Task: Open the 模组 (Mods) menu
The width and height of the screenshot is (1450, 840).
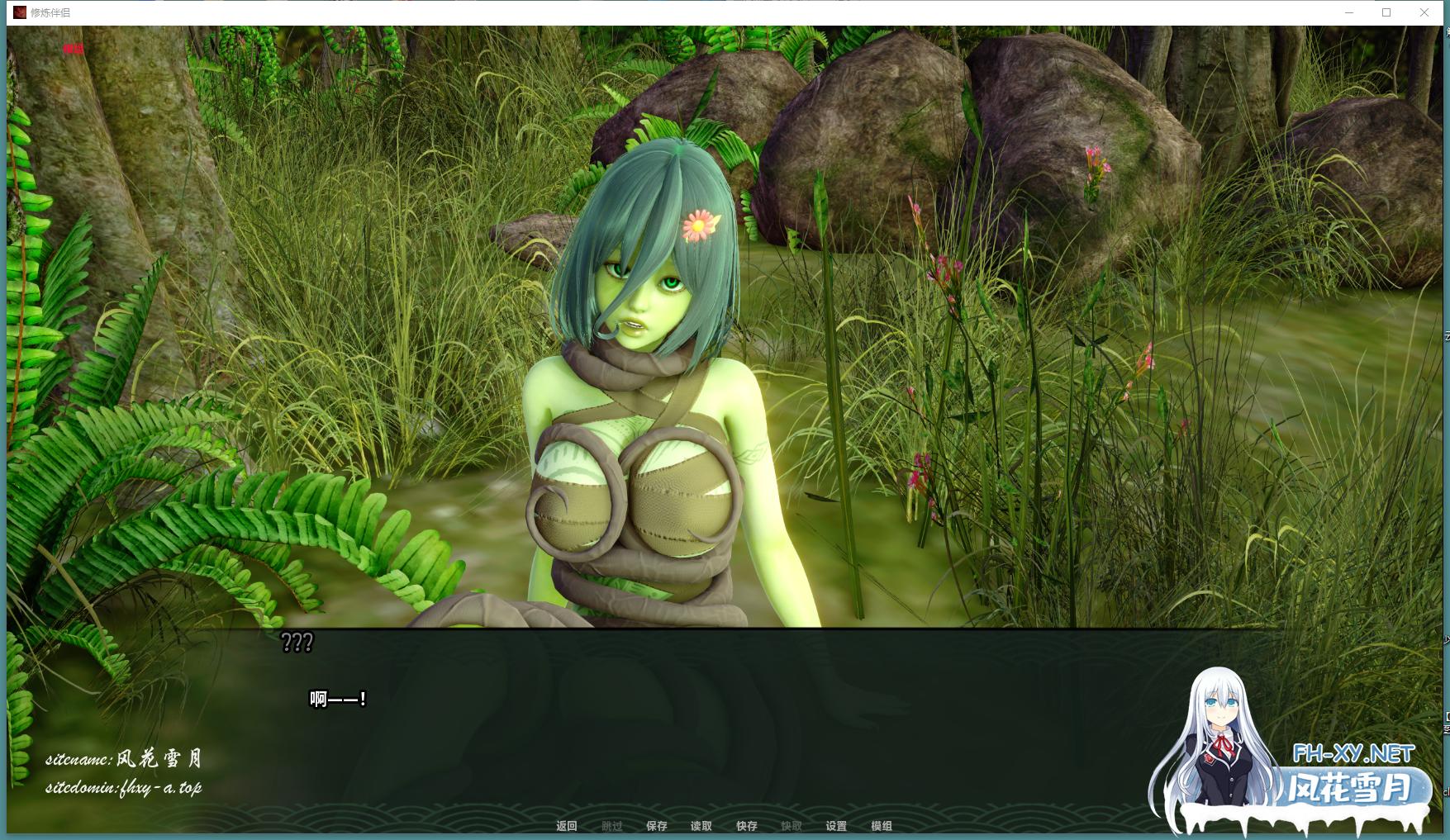Action: (882, 826)
